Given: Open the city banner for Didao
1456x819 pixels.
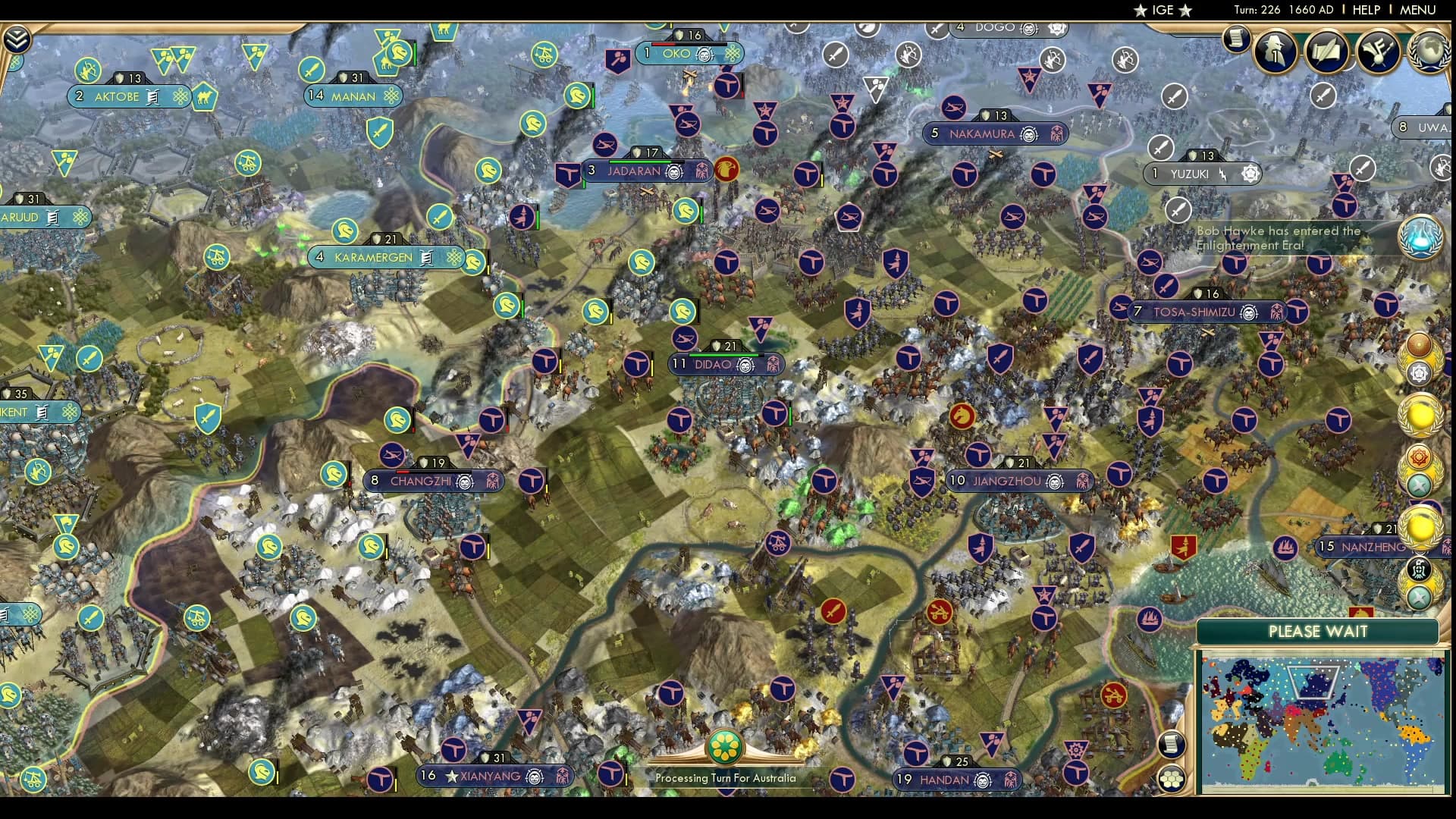Looking at the screenshot, I should 722,365.
